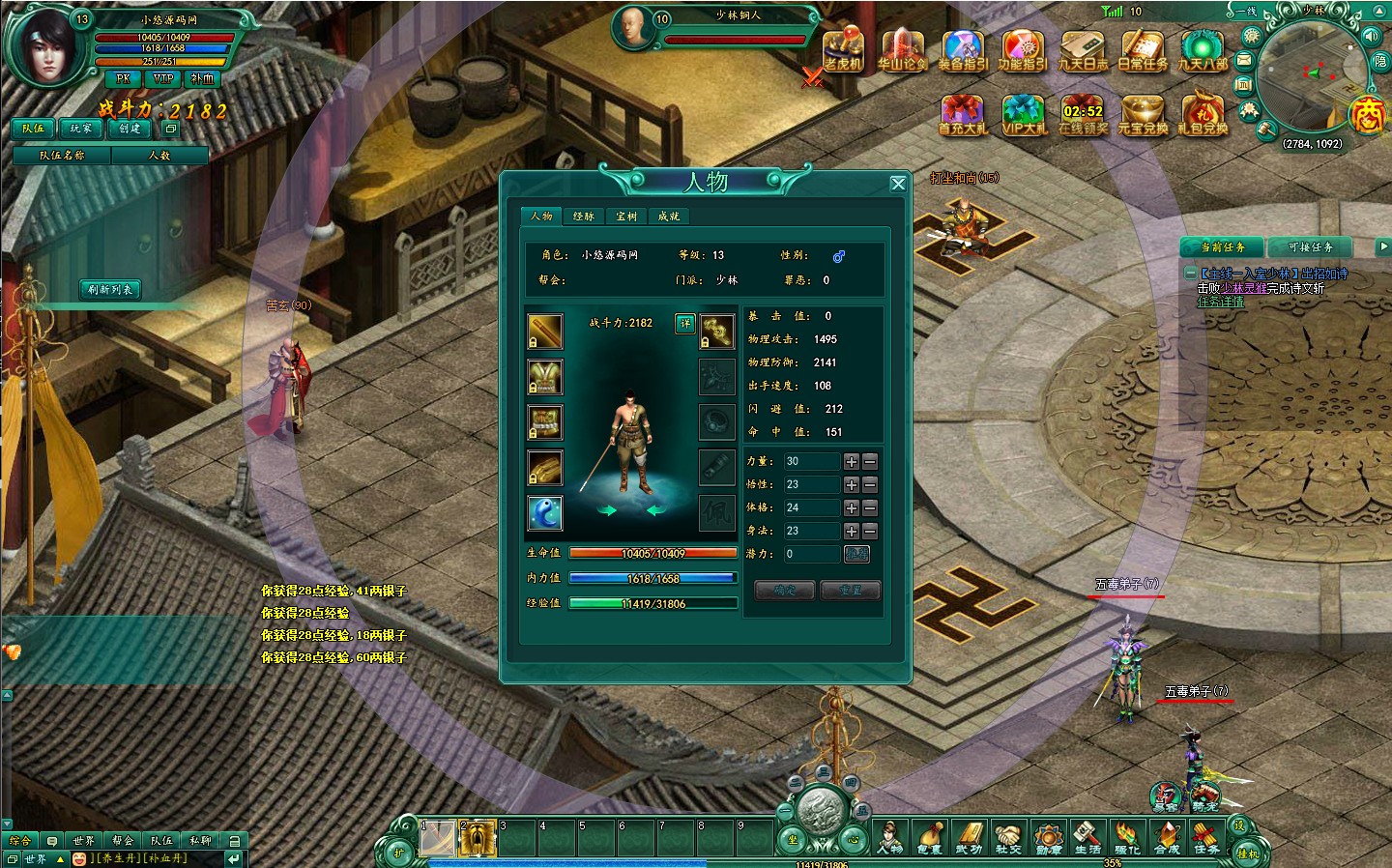1392x868 pixels.
Task: Open the 包裹 bag from bottom bar
Action: click(x=929, y=837)
